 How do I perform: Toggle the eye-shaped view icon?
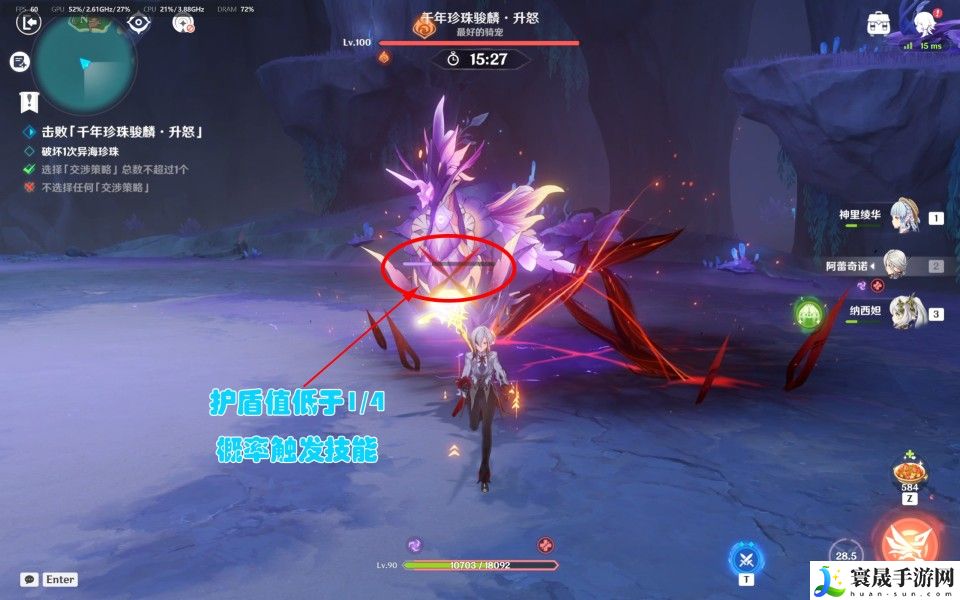coord(138,21)
